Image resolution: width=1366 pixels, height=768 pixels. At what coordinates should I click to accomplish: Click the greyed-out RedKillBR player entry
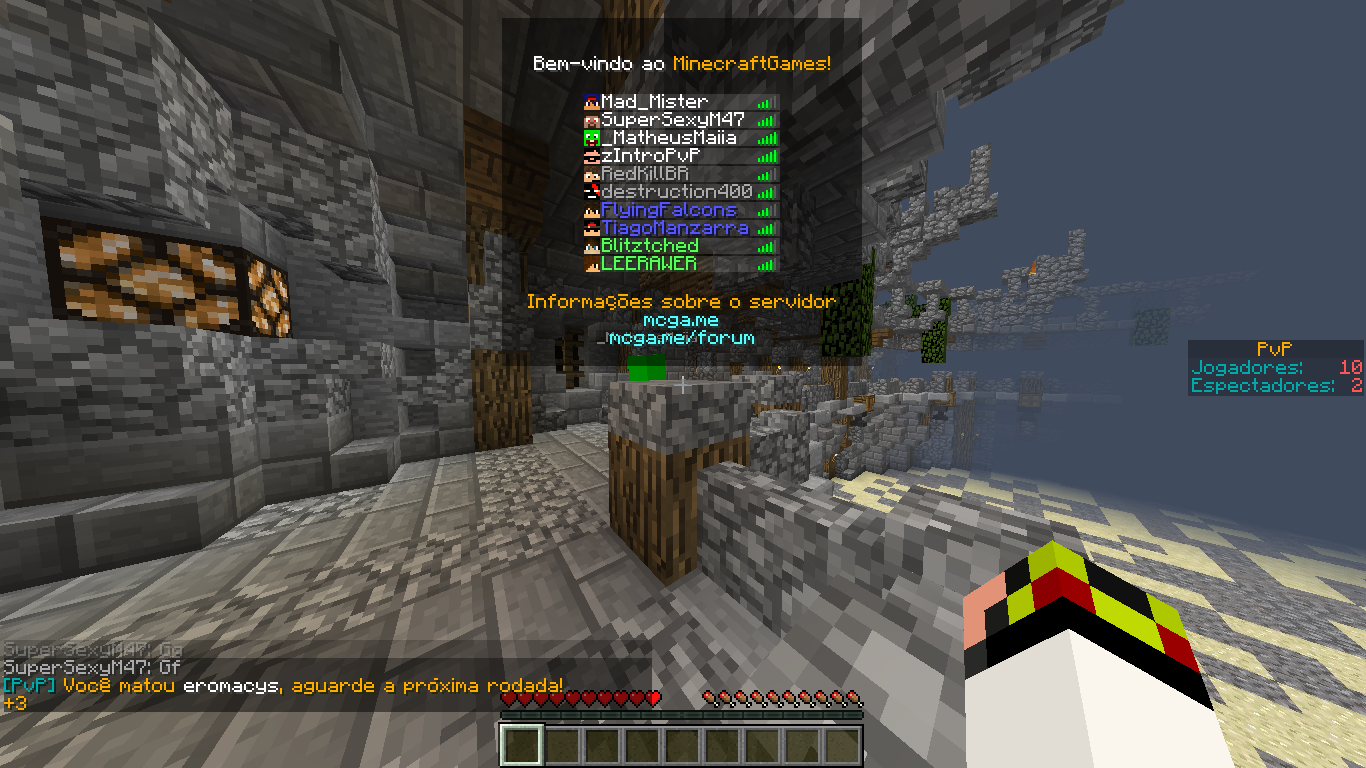coord(645,174)
